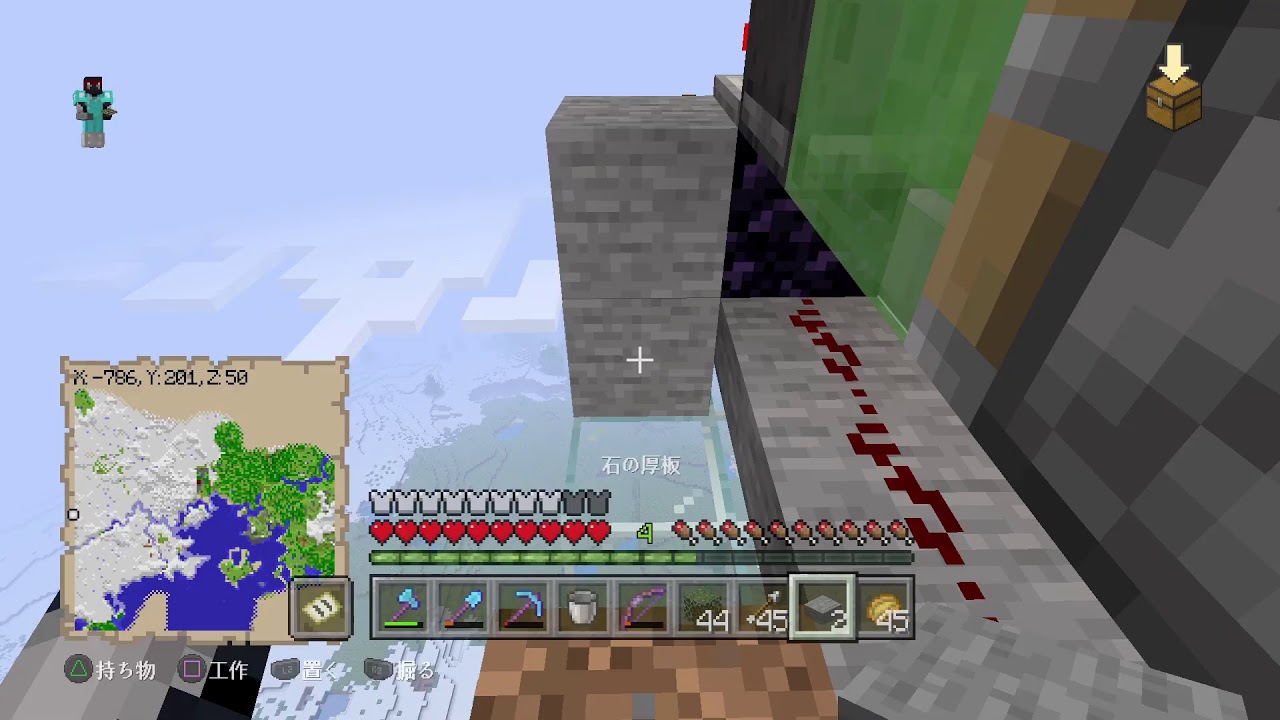The height and width of the screenshot is (720, 1280).
Task: Click the green experience bar
Action: (x=640, y=556)
